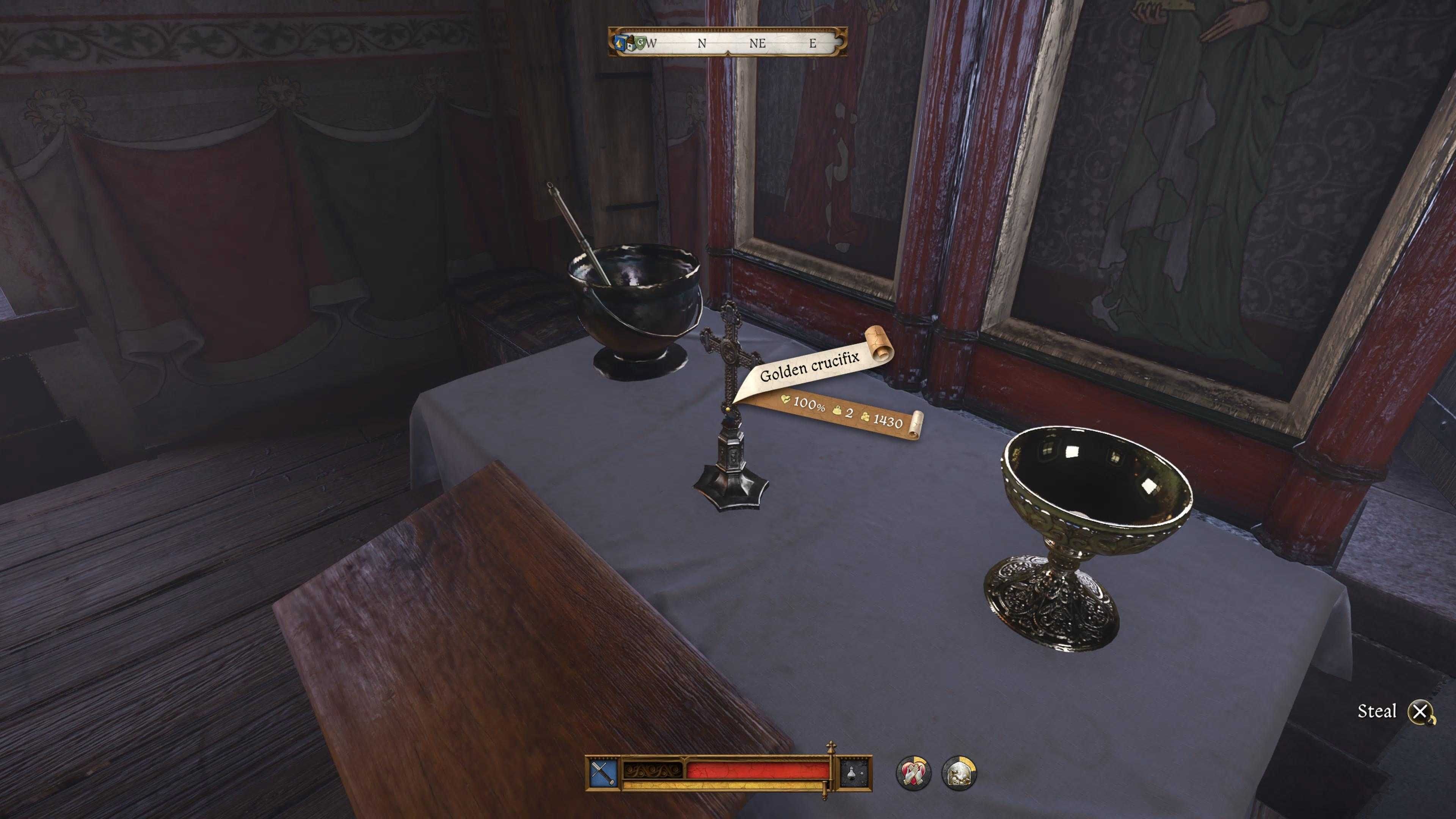
Task: Click the house landmark icon on the compass
Action: click(x=631, y=44)
